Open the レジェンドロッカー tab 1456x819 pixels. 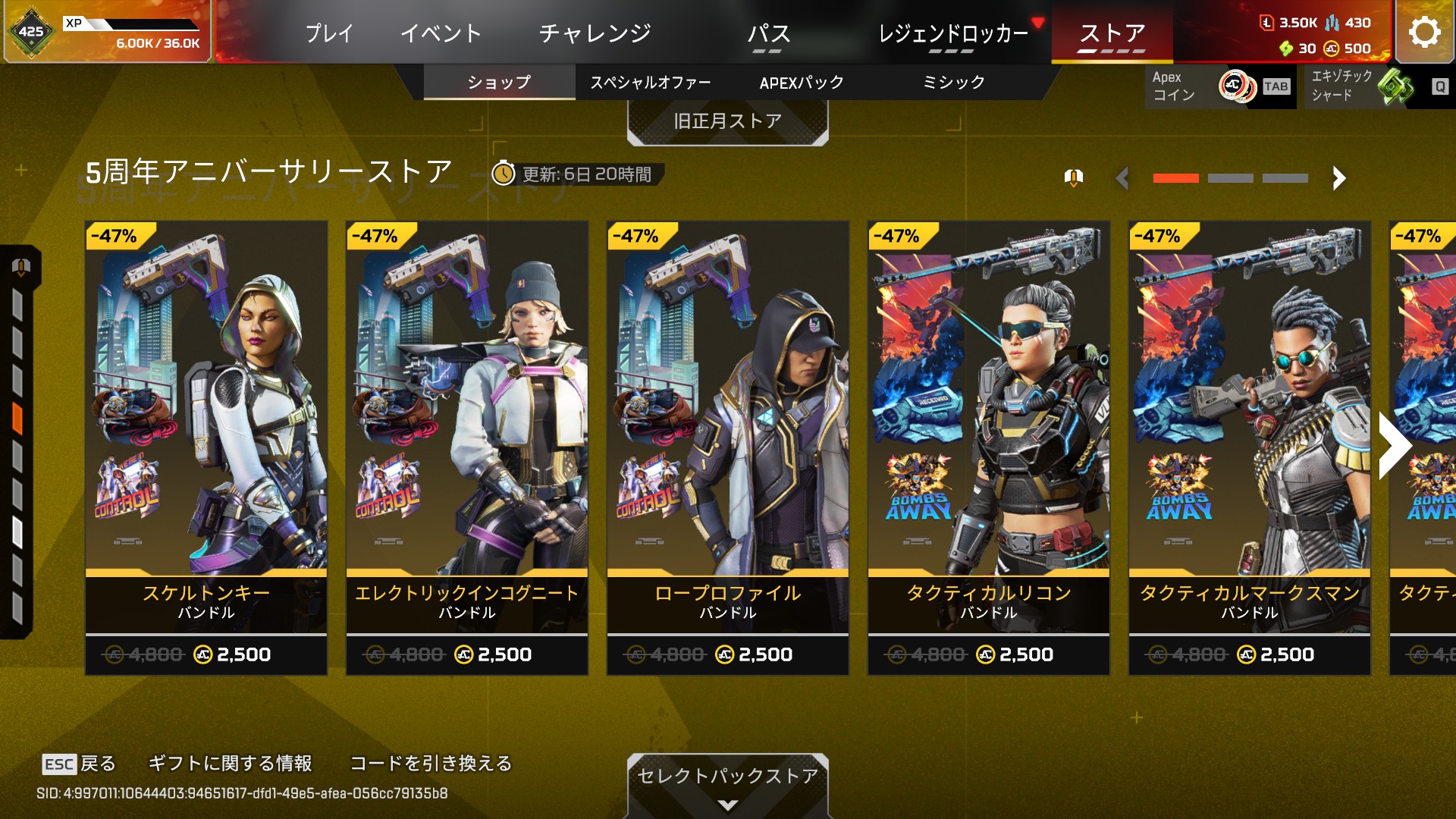point(952,33)
